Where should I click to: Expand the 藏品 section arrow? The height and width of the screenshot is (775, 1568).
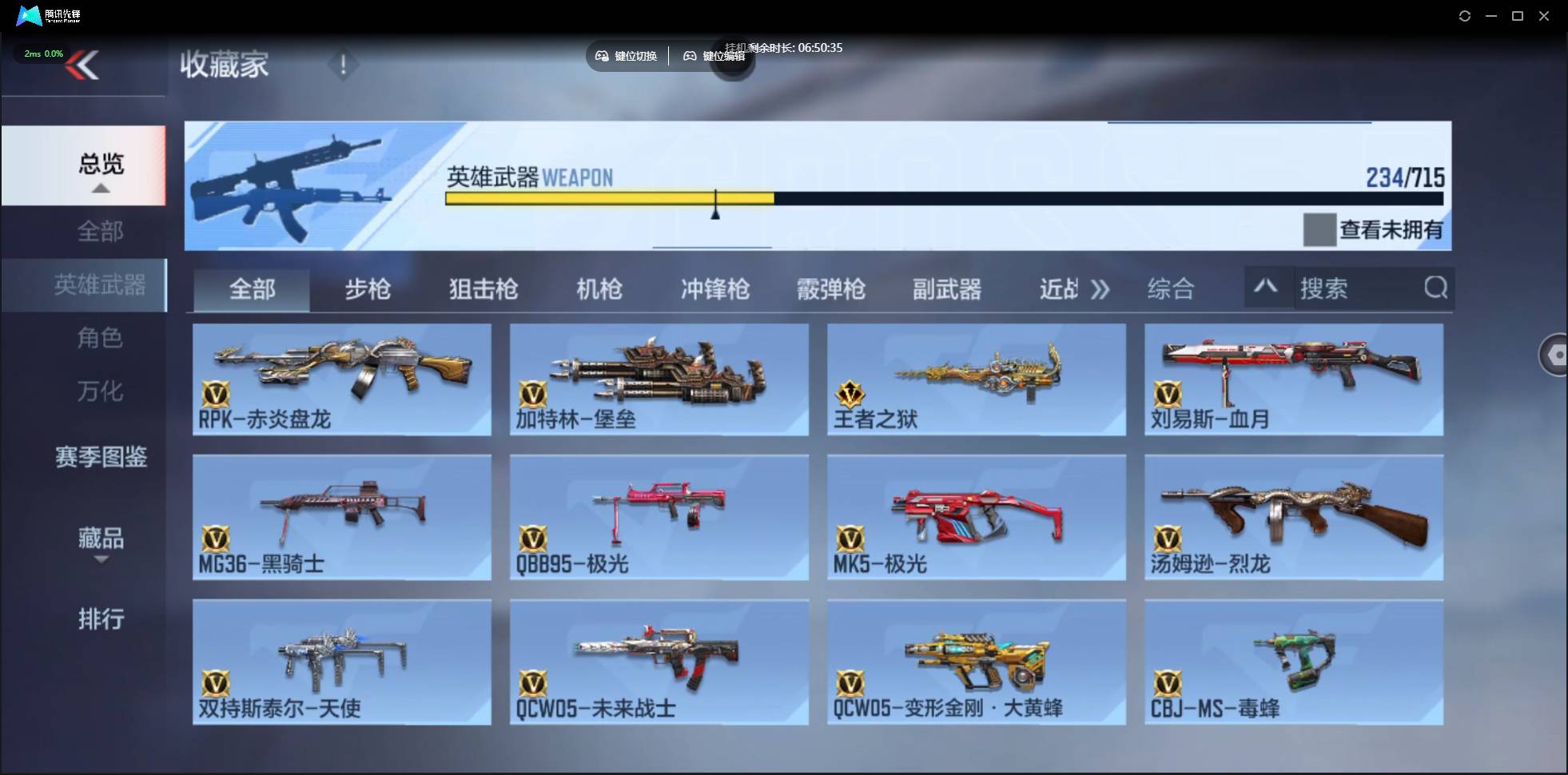101,559
